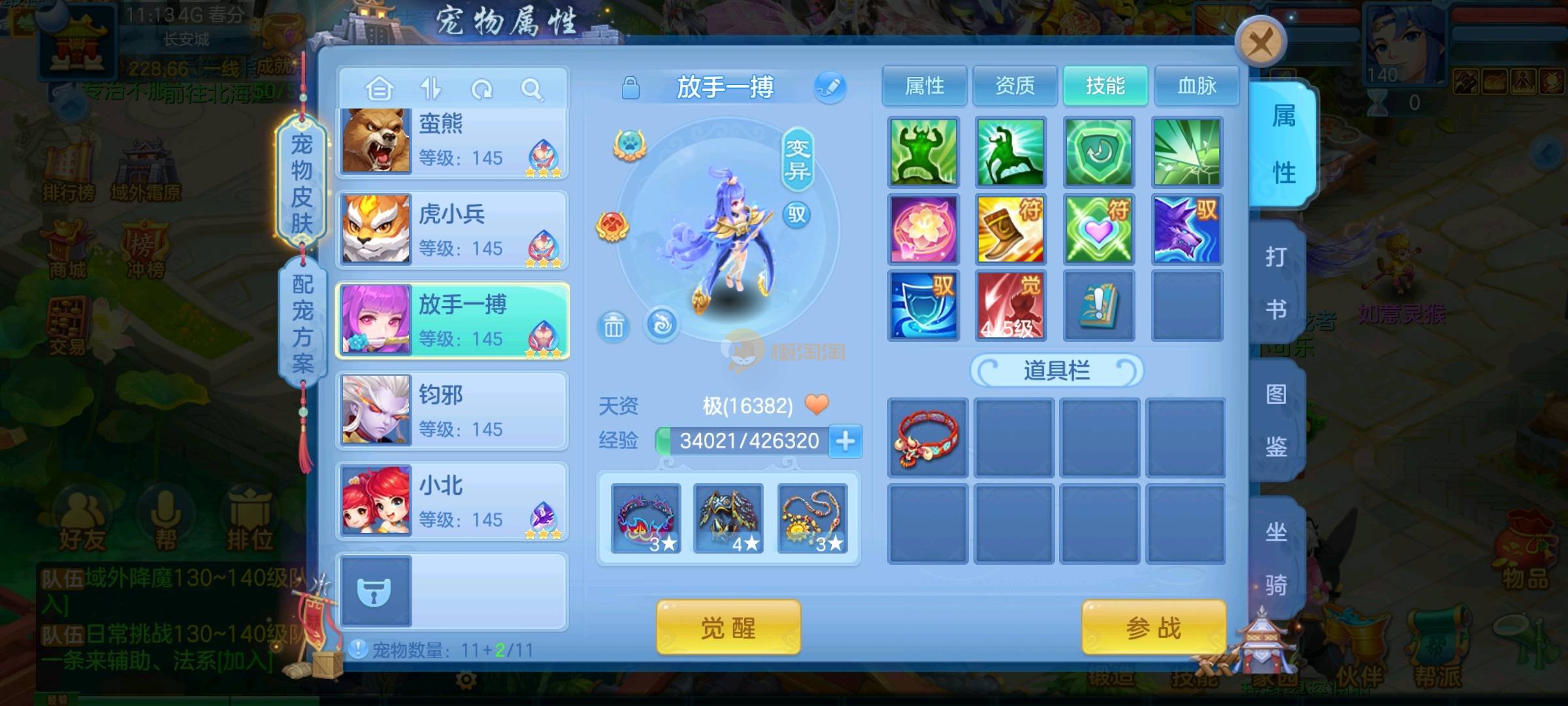Go to the 图鉴 side tab
This screenshot has height=706, width=1568.
pos(1276,420)
